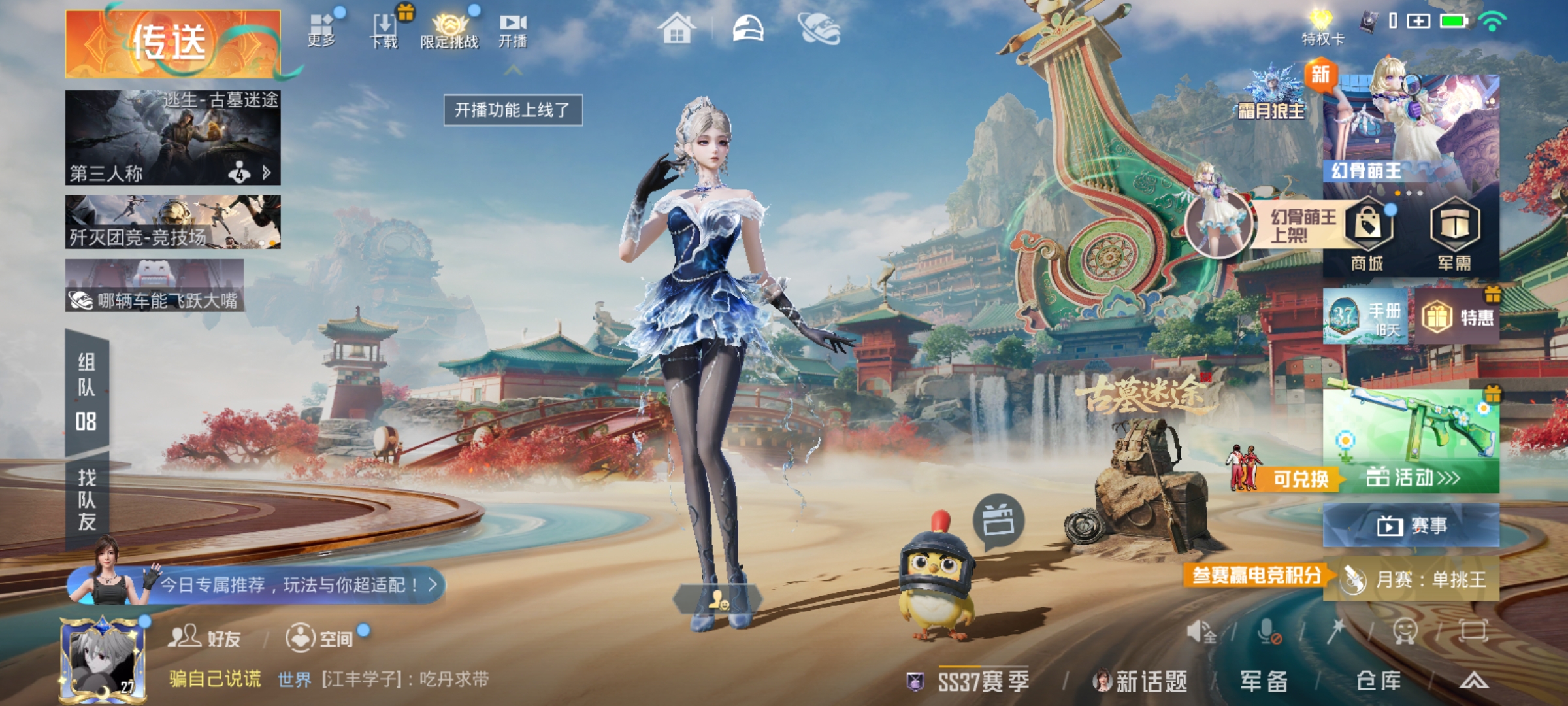1568x706 pixels.
Task: Start streaming with 开播 button
Action: click(513, 31)
